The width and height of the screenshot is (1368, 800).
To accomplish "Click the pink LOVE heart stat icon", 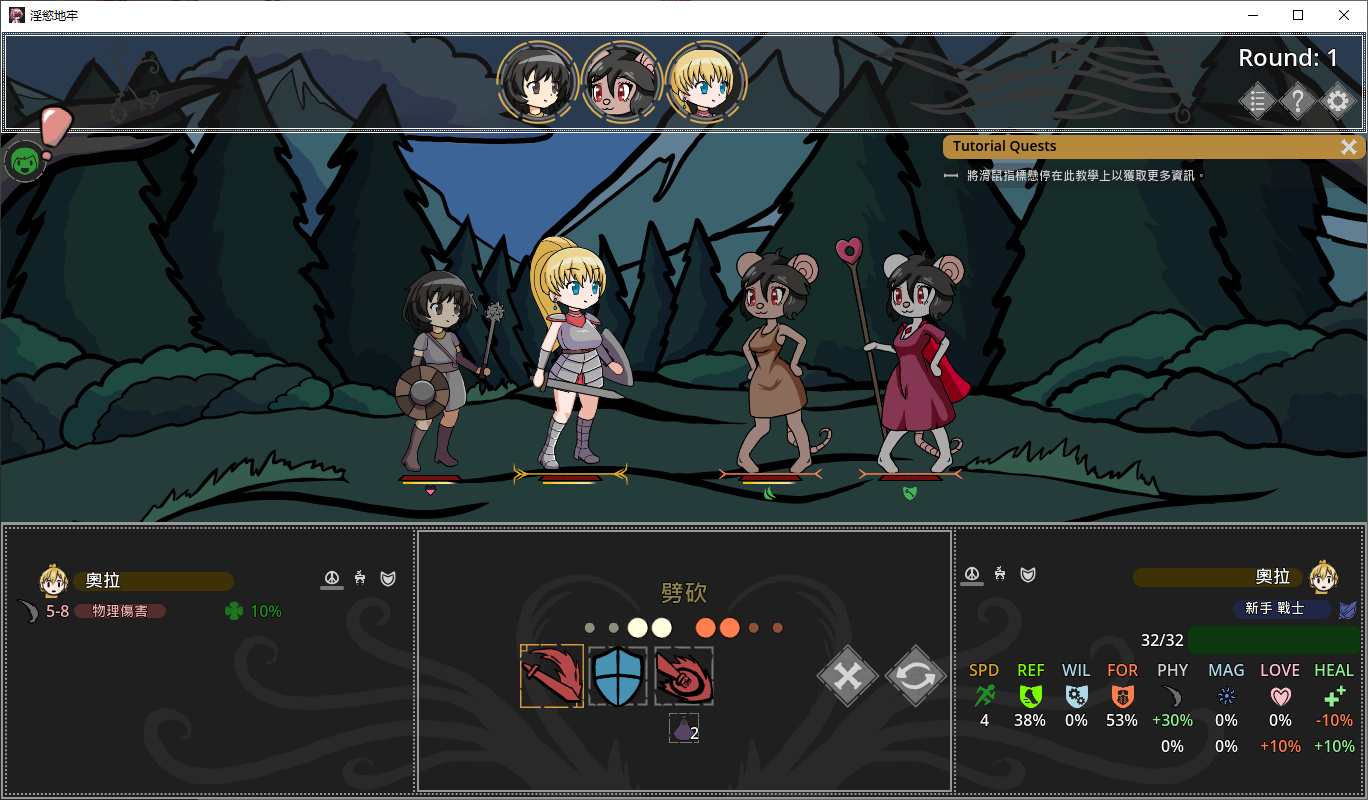I will (1280, 695).
